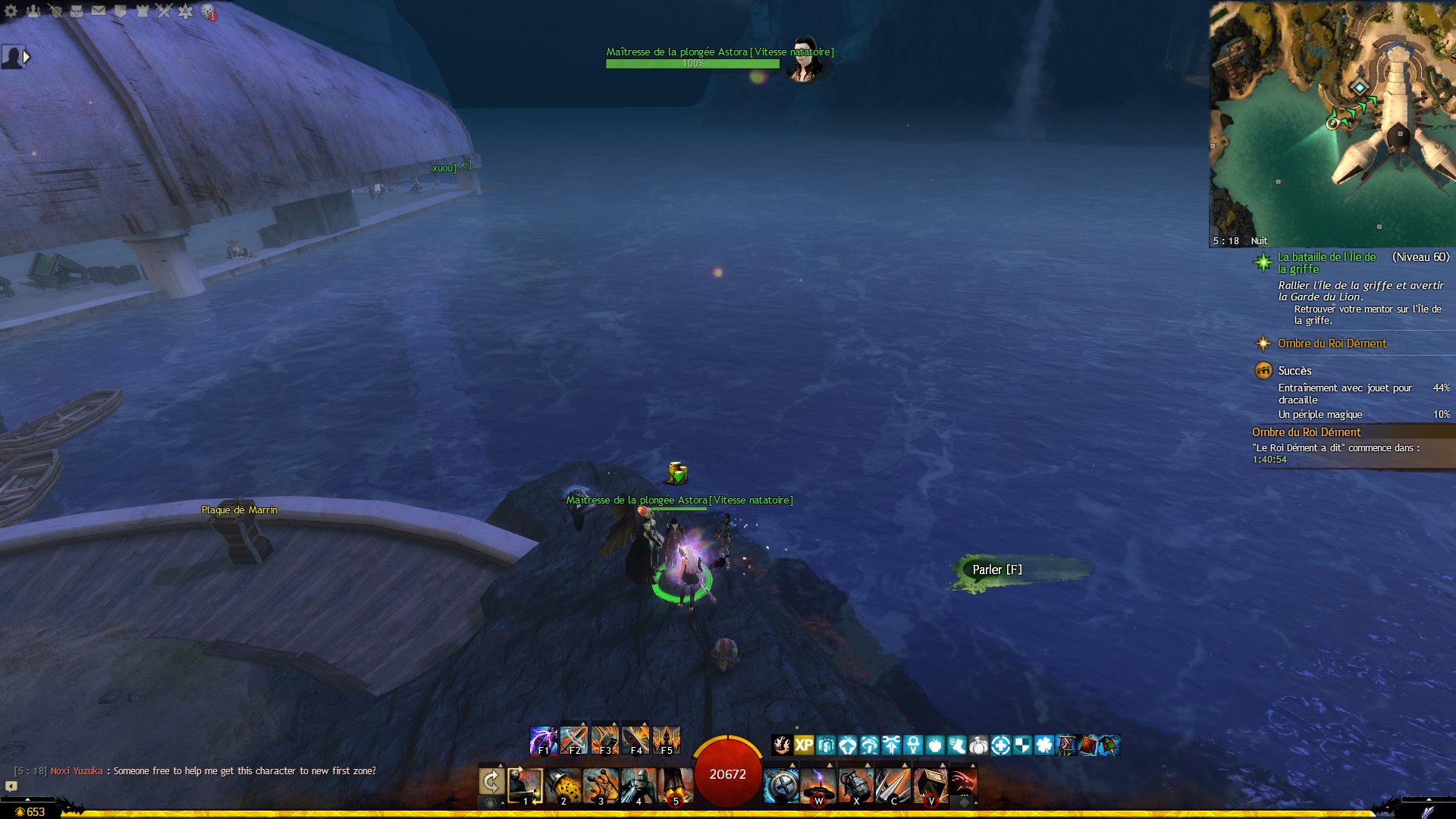Open the World vs World castle icon
The image size is (1456, 819).
(142, 11)
